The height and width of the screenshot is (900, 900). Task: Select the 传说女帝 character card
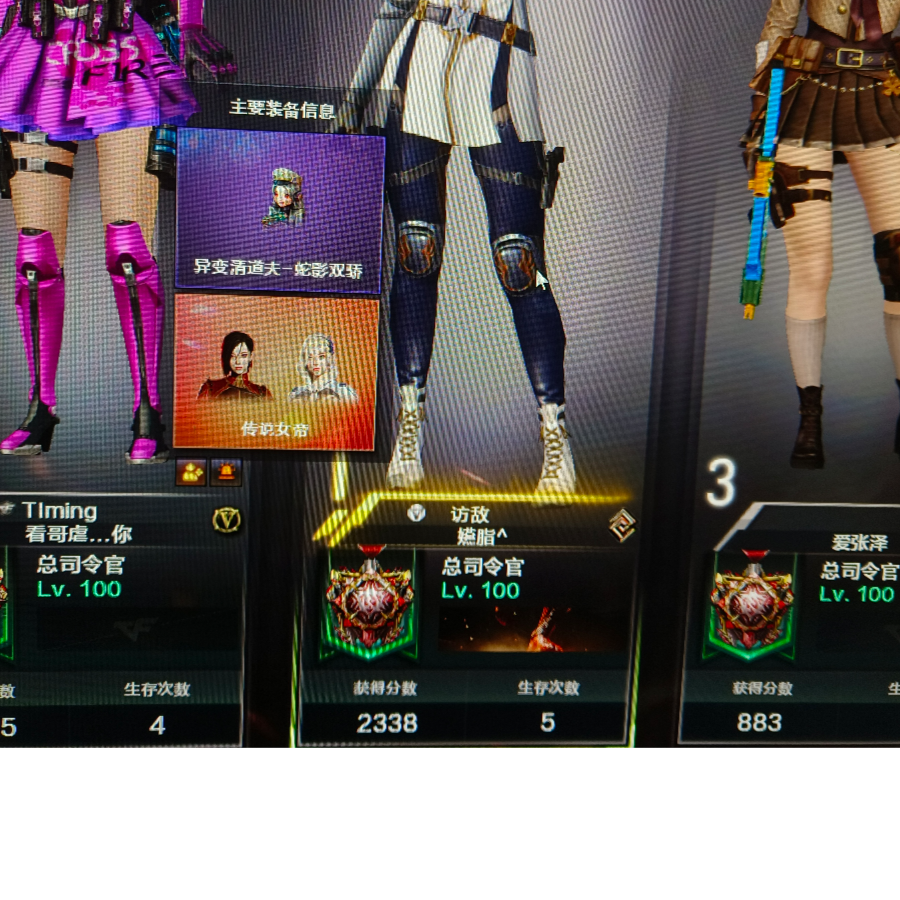pos(276,372)
